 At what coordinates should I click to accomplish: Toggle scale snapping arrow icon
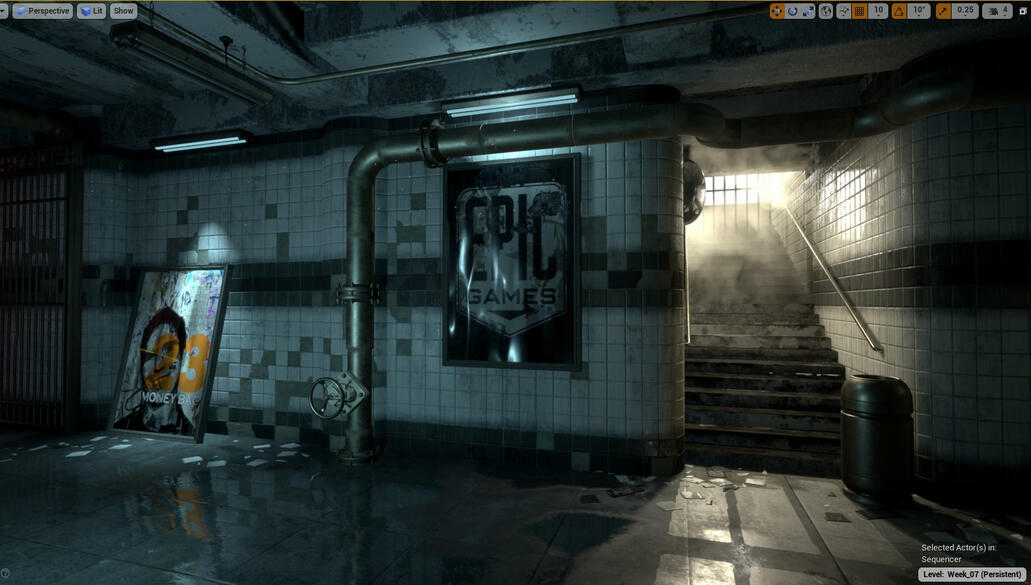(943, 11)
